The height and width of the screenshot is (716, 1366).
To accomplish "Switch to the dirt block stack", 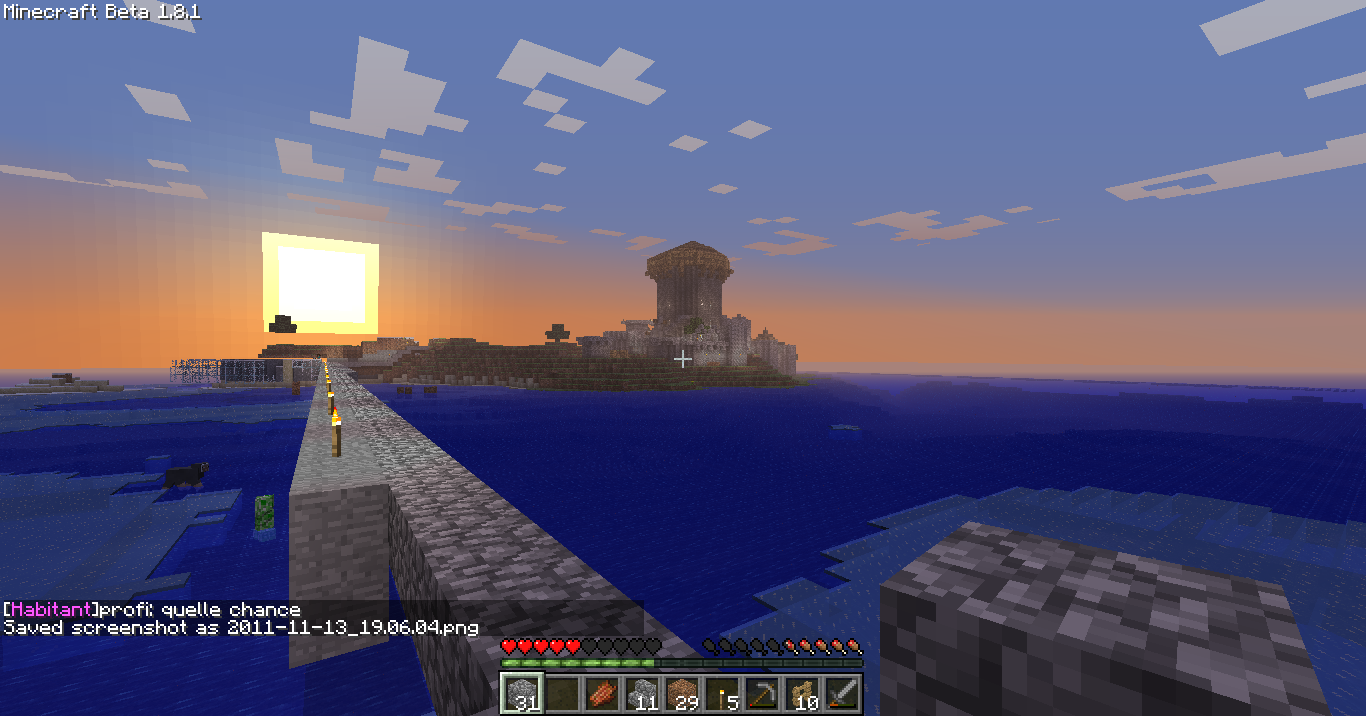I will coord(681,692).
